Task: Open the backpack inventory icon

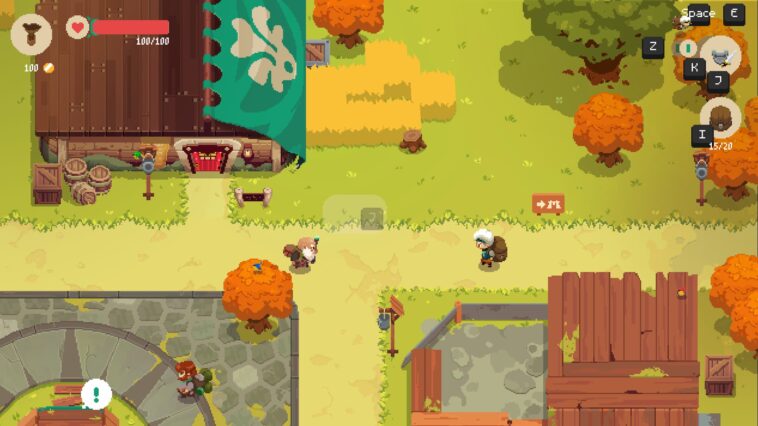Action: pos(720,117)
